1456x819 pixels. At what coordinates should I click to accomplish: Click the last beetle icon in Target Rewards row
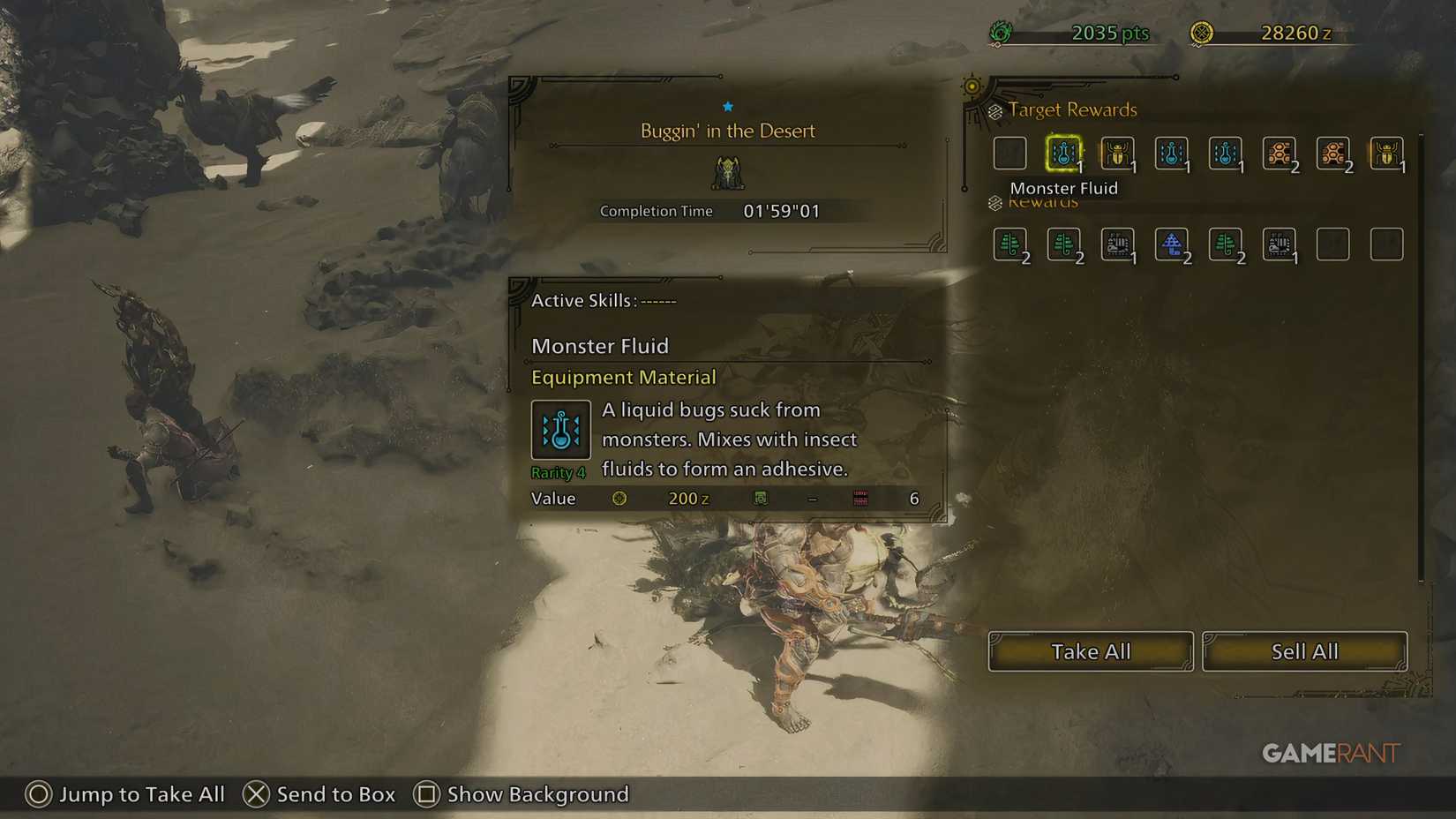click(x=1388, y=153)
